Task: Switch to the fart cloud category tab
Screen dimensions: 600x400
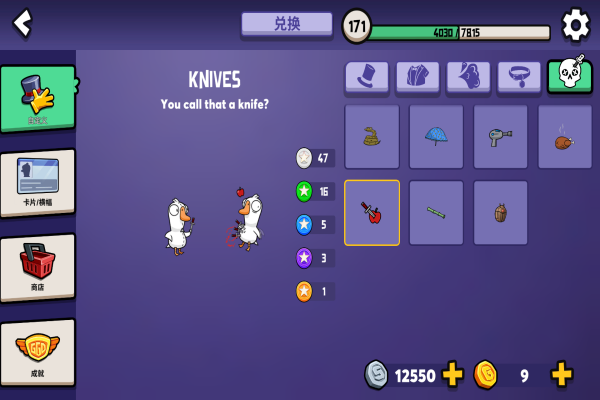Action: coord(468,76)
